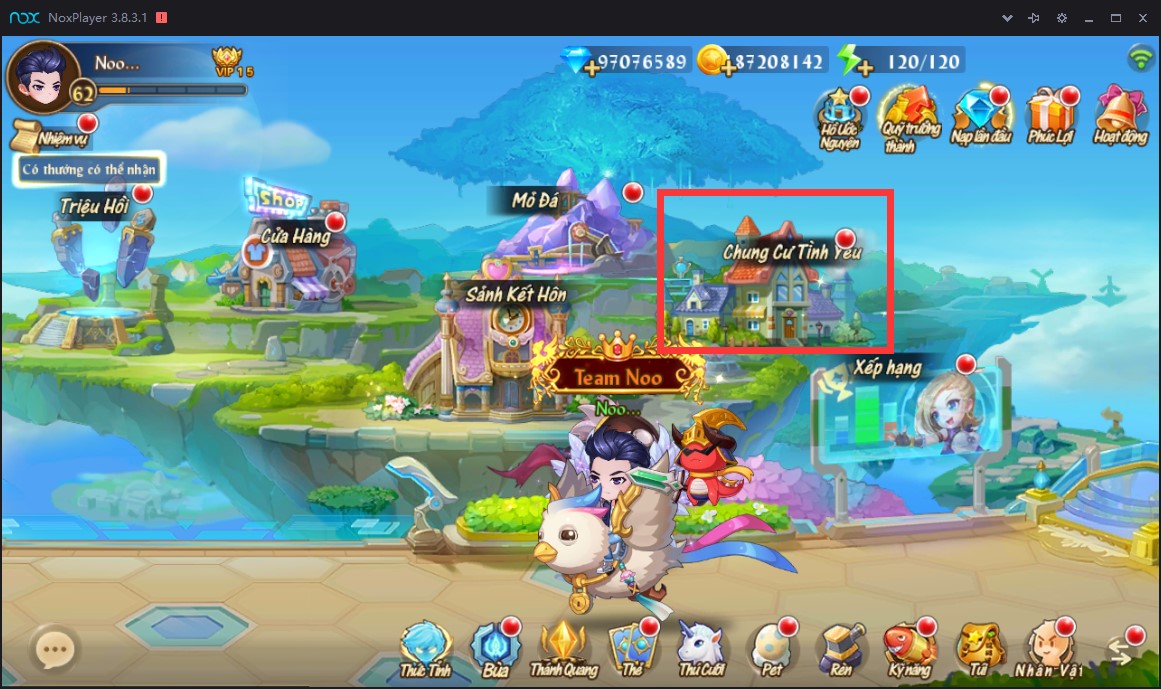This screenshot has width=1161, height=689.
Task: Select the Bùa icon
Action: [x=493, y=648]
